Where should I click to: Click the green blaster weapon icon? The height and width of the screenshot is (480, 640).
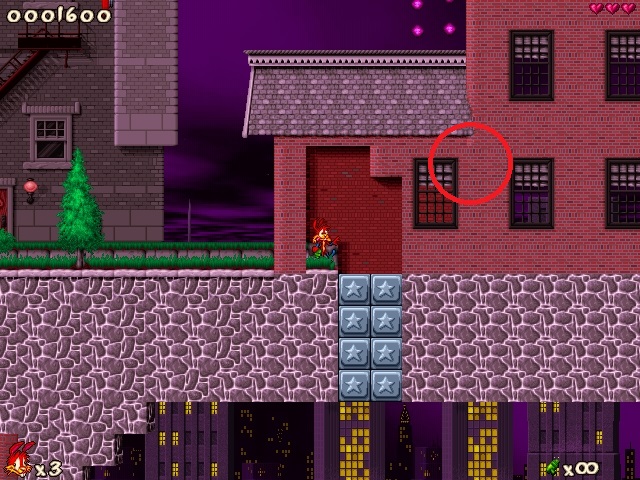point(551,466)
